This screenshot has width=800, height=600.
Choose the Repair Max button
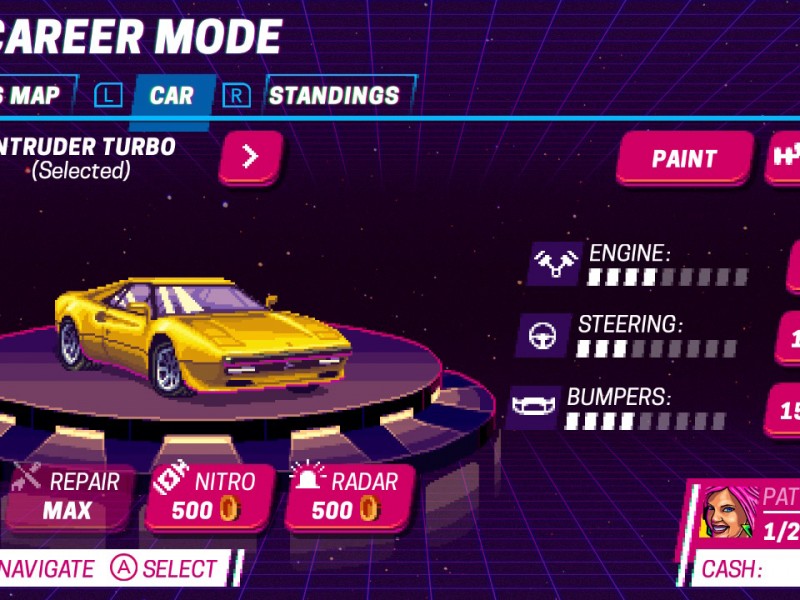point(68,496)
